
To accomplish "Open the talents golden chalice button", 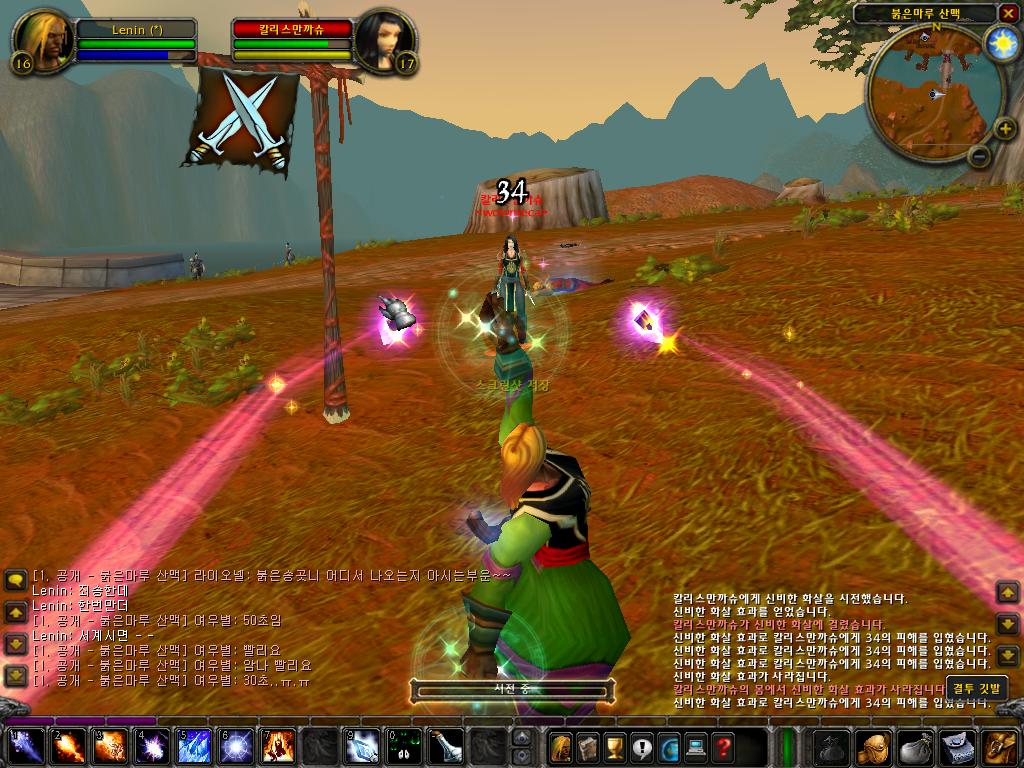I will coord(615,747).
